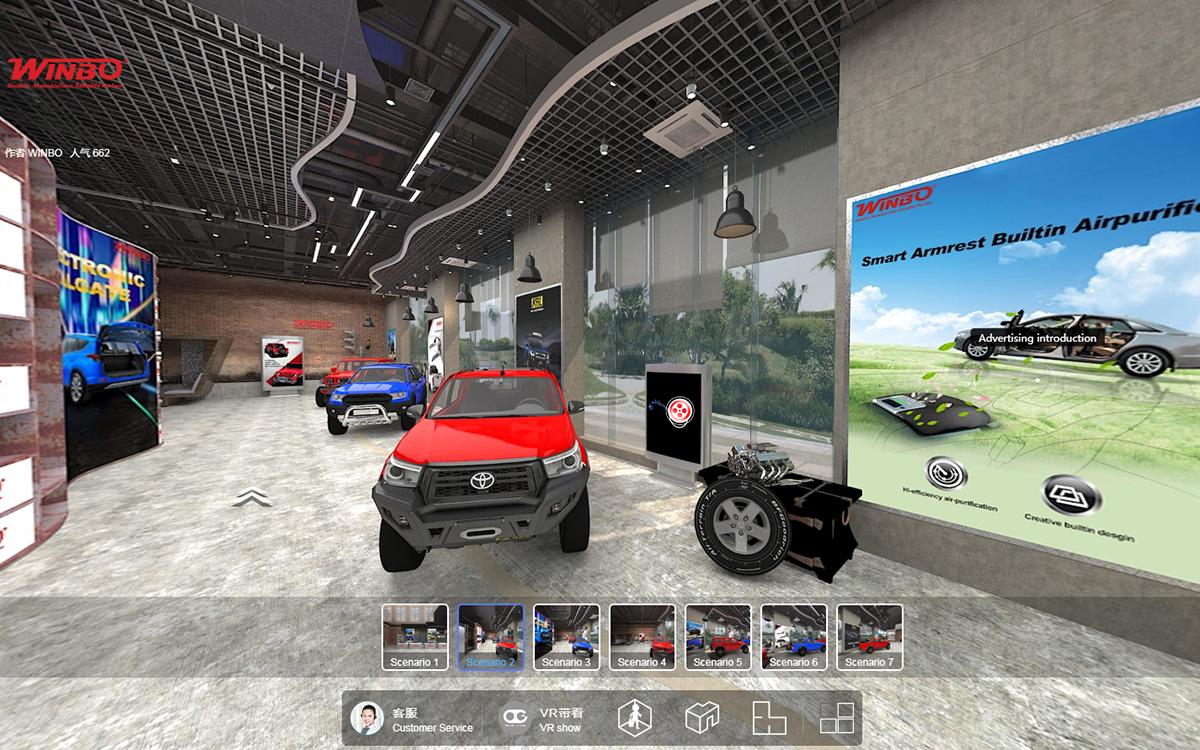The width and height of the screenshot is (1200, 750).
Task: Choose the Scenario 4 thumbnail
Action: [643, 636]
